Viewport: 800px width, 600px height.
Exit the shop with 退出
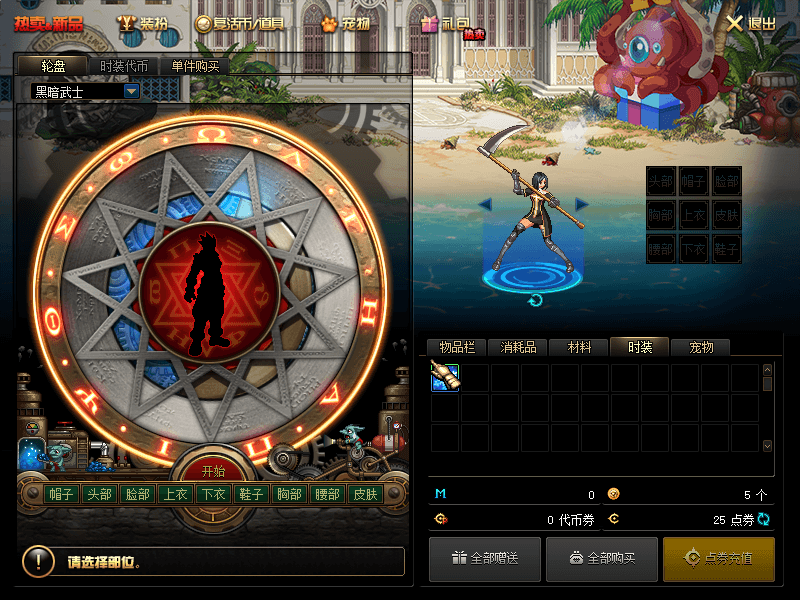[x=751, y=23]
